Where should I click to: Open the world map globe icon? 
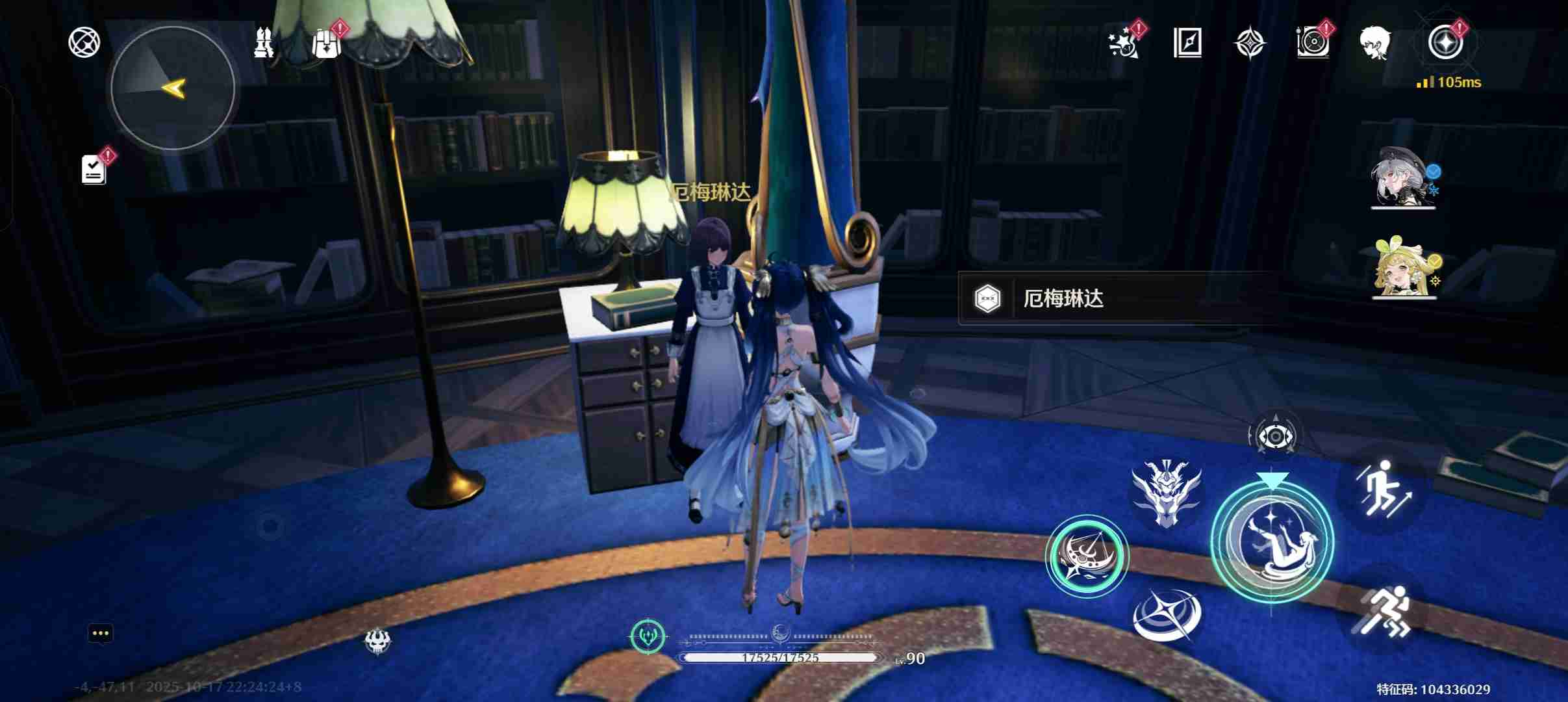[x=83, y=41]
